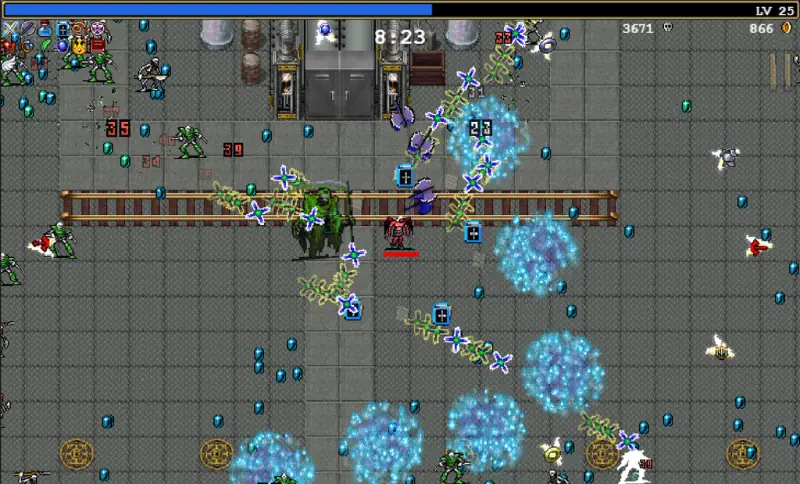Choose the red tome passive icon
This screenshot has height=484, width=800.
[x=97, y=45]
